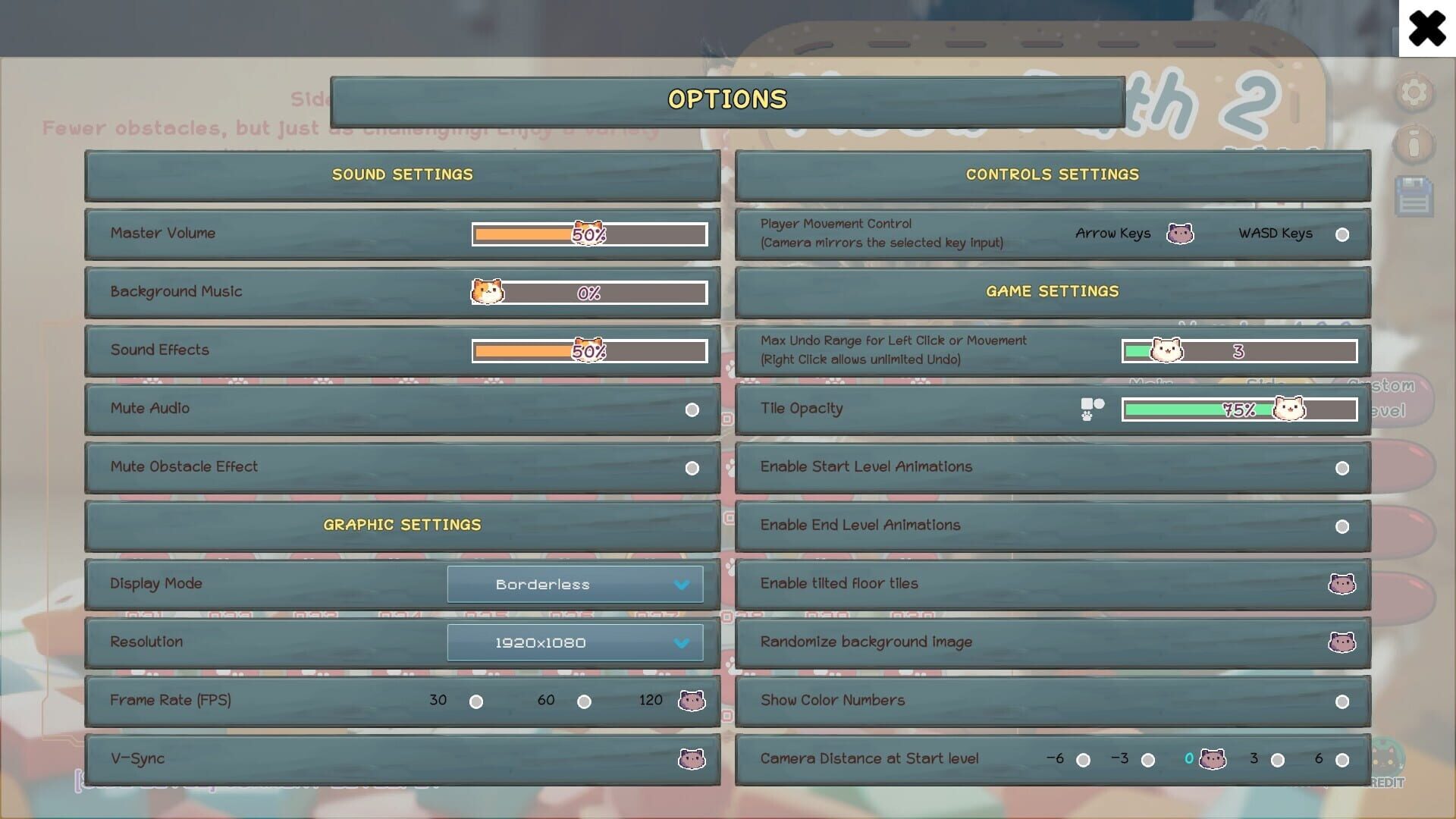Set Camera Distance at Start level to 6

tap(1342, 758)
